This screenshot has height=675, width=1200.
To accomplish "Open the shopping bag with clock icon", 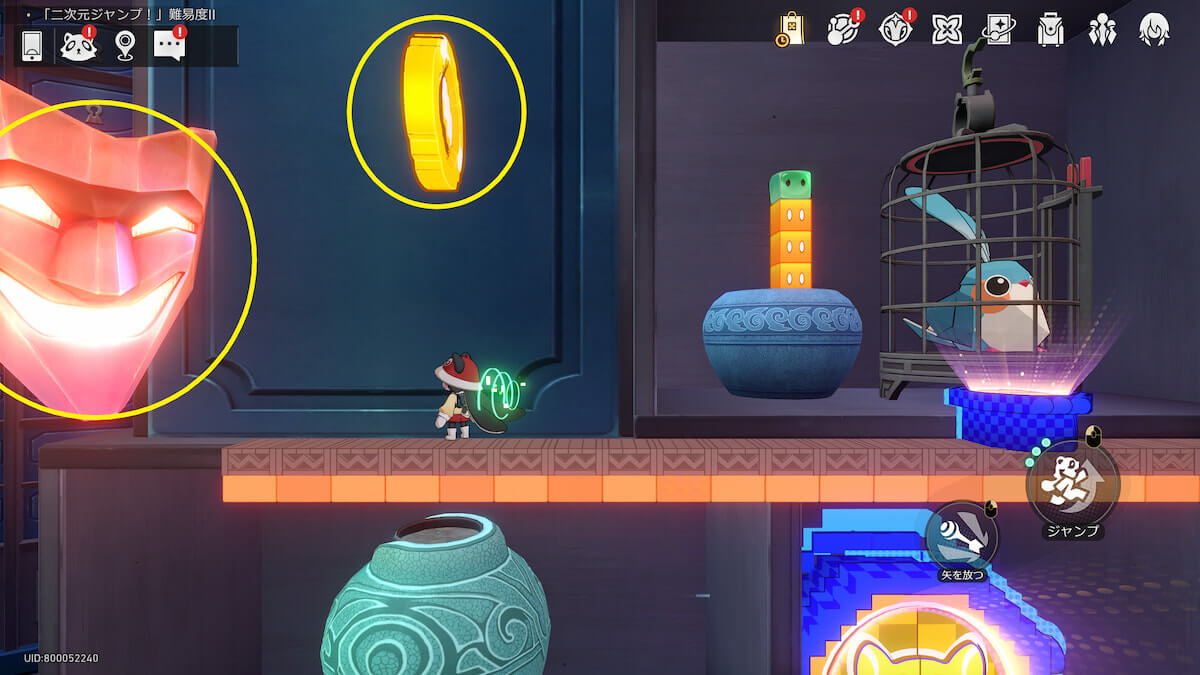I will point(790,30).
